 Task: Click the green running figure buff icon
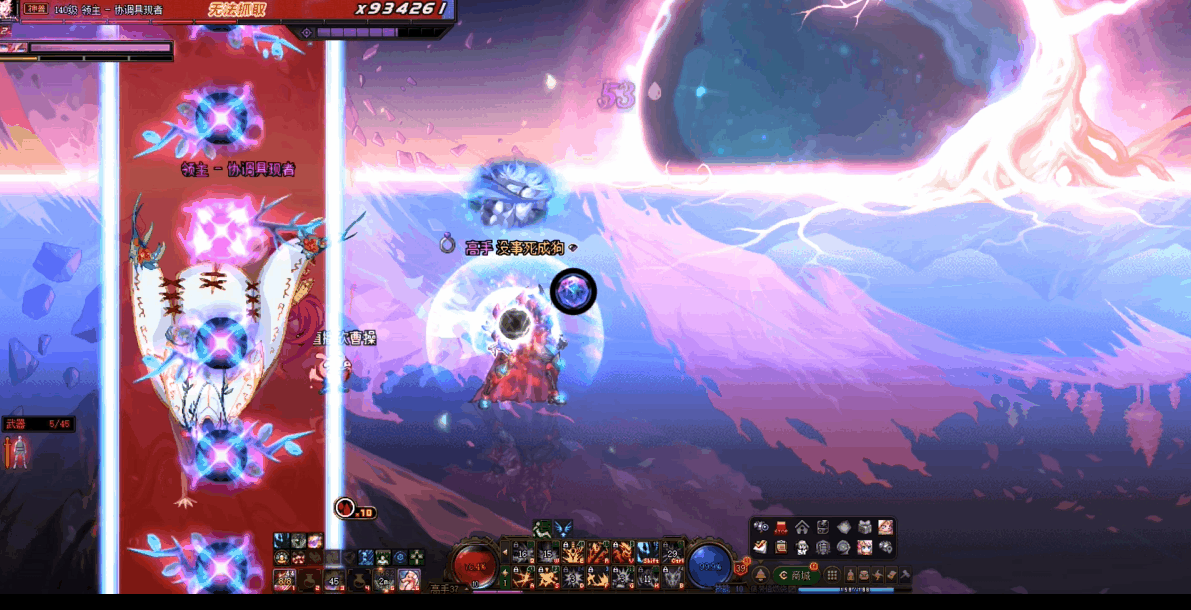pos(541,529)
